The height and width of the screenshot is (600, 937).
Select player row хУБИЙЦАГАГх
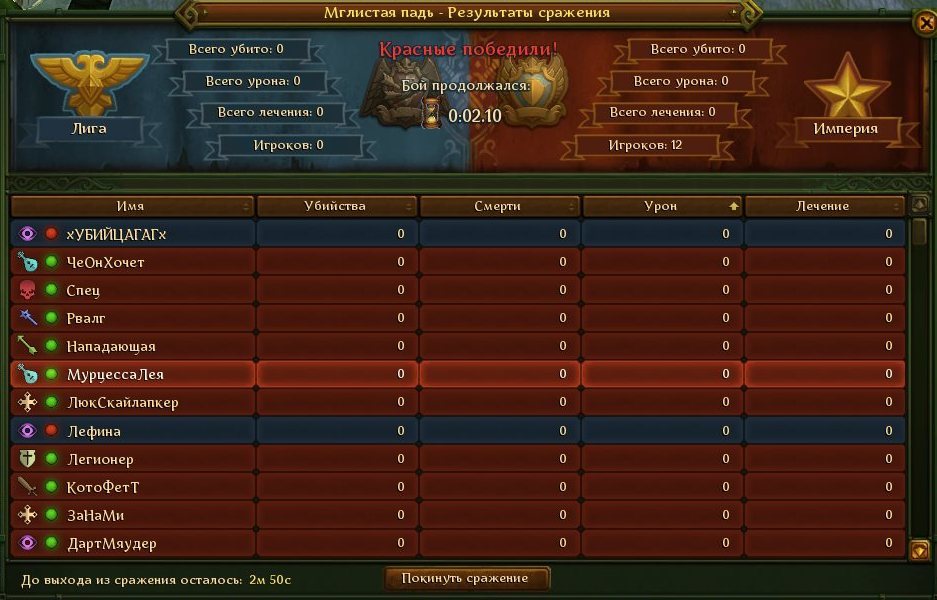(117, 234)
